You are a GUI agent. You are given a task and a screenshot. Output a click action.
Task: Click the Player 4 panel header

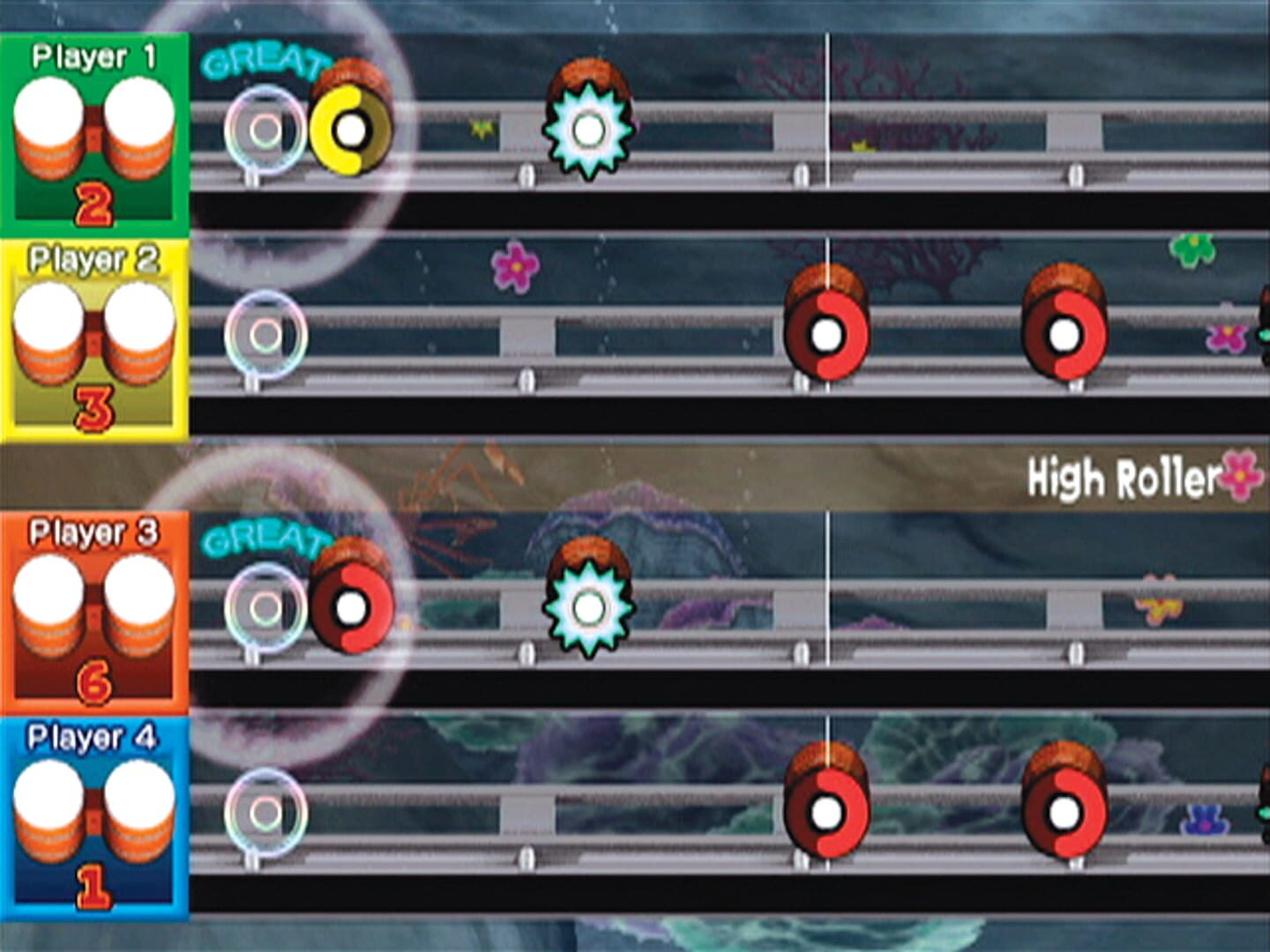point(93,733)
